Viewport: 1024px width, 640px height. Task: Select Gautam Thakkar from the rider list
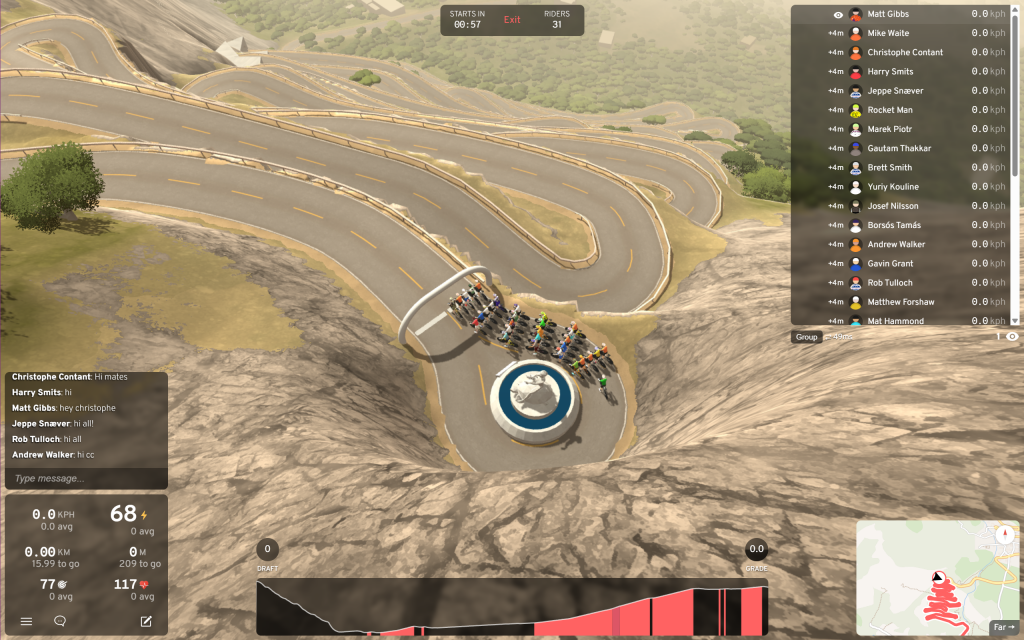[899, 148]
